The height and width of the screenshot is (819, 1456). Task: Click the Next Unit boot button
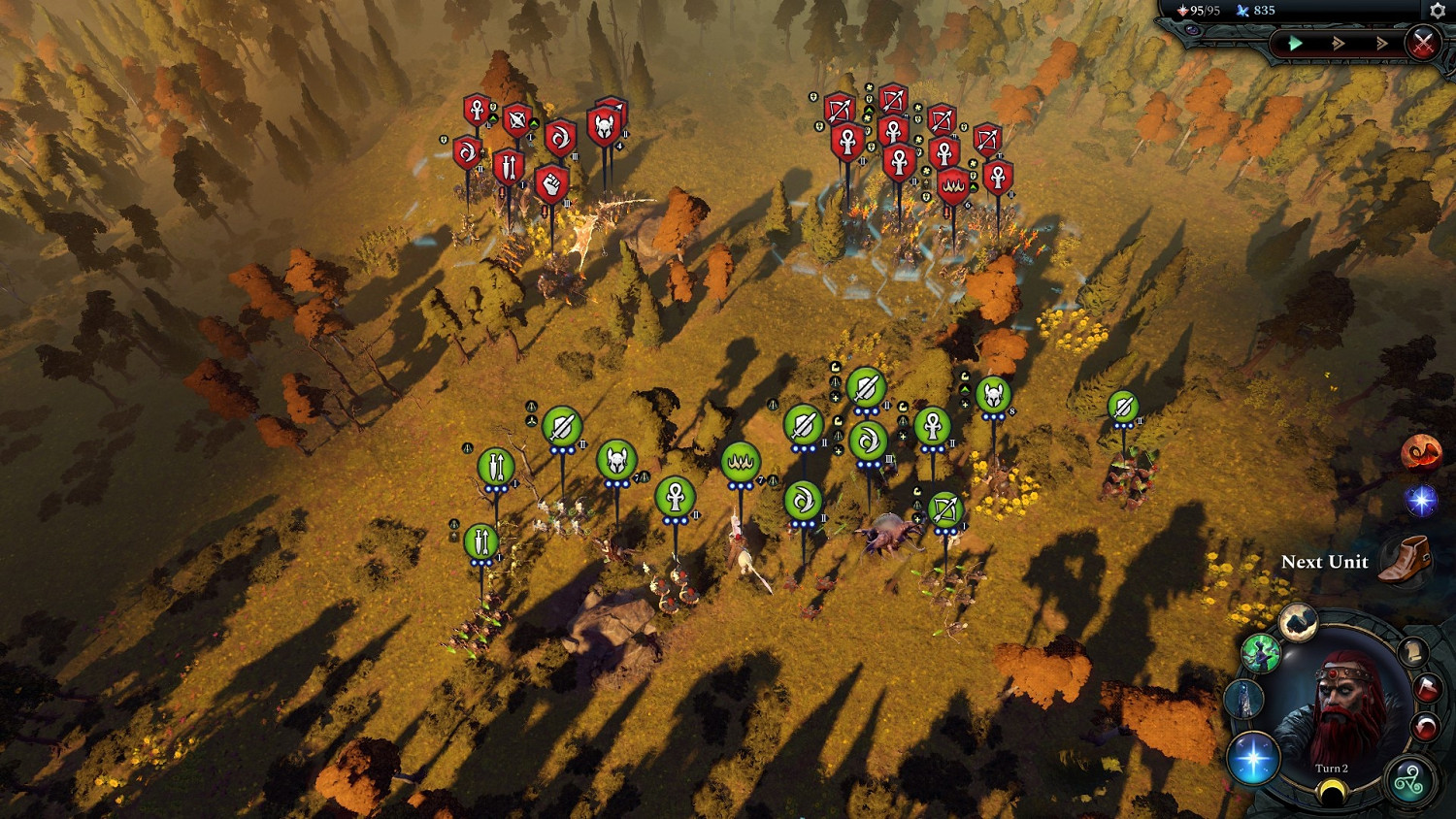pos(1405,560)
